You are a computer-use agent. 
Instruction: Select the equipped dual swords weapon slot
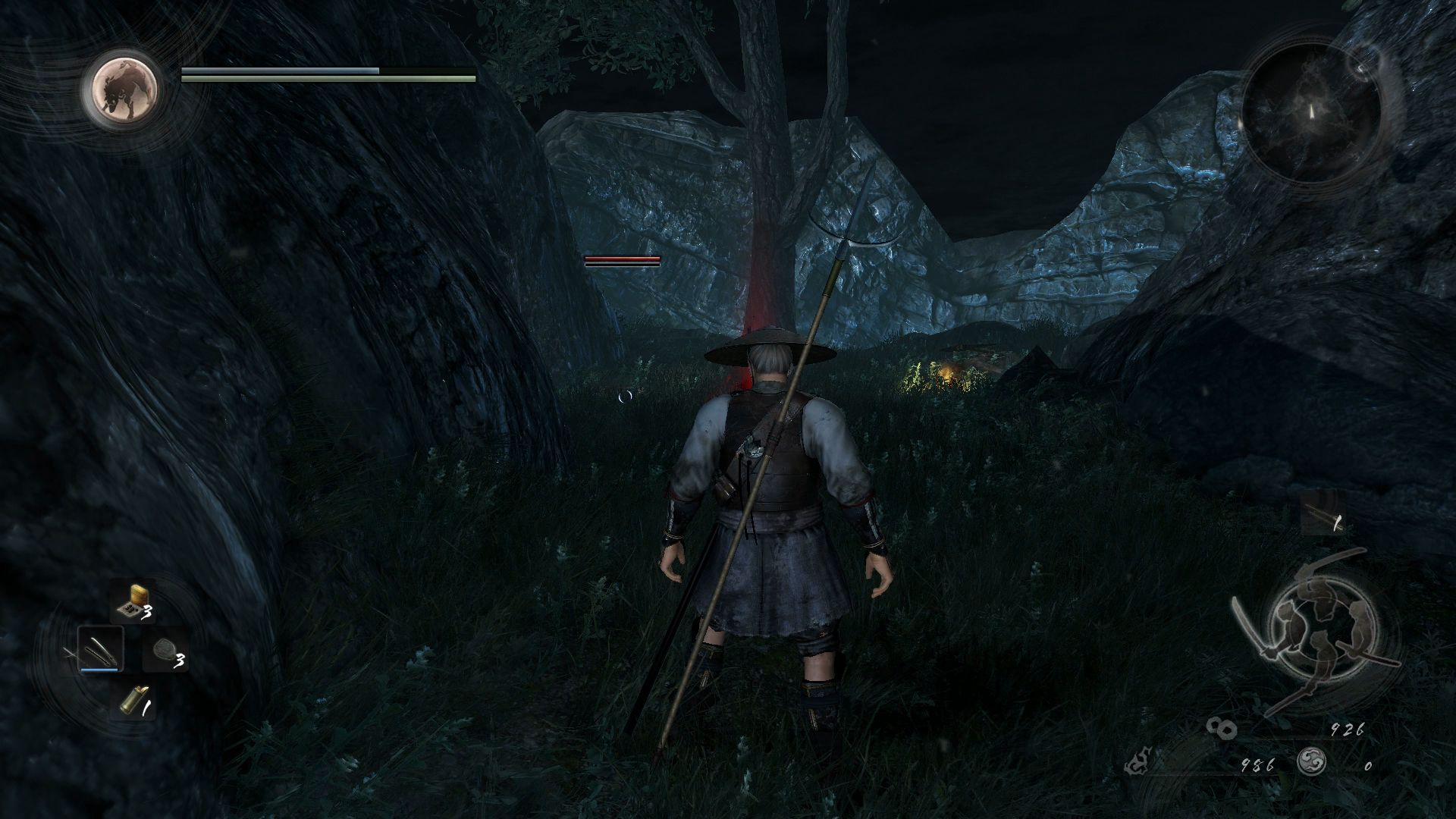pyautogui.click(x=99, y=650)
